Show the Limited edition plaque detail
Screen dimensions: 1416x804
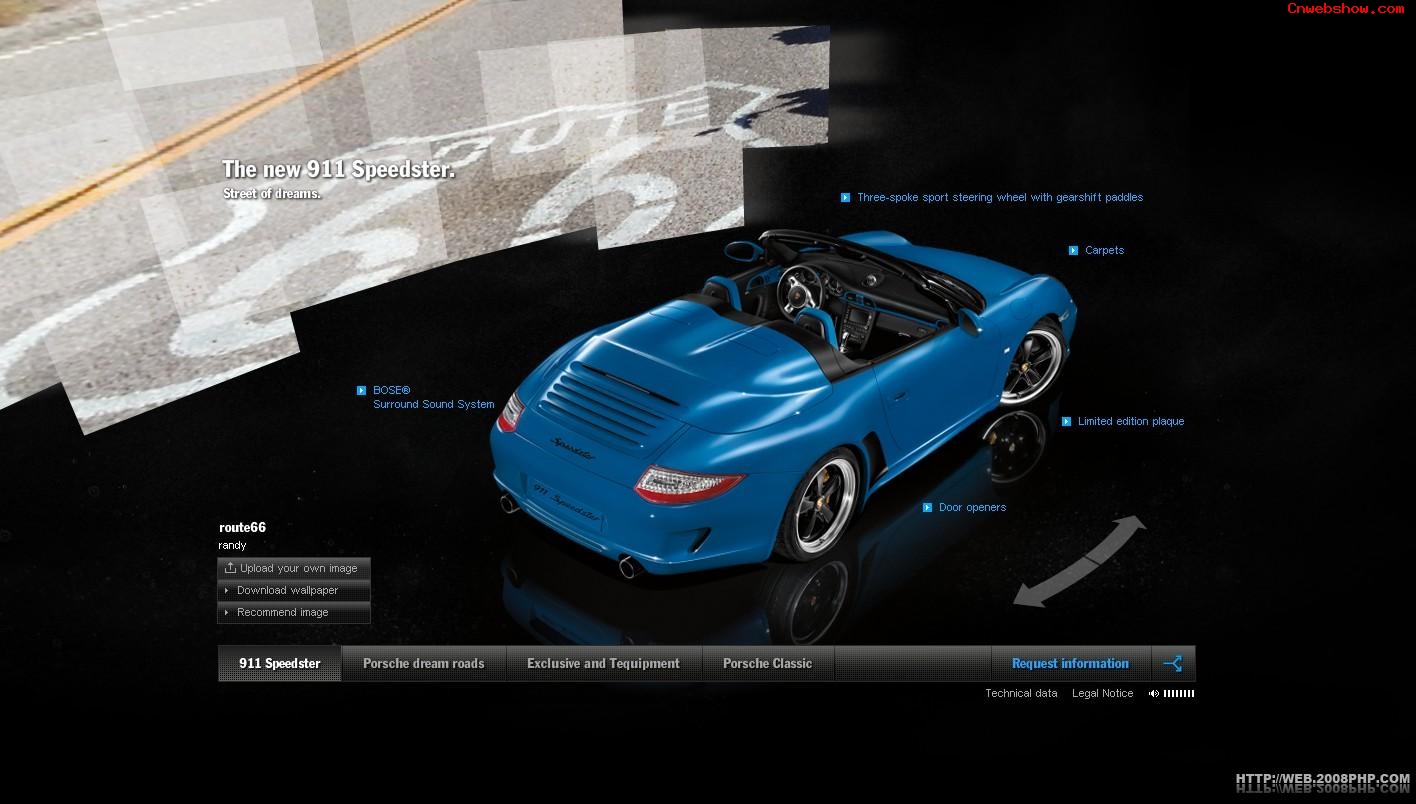[1130, 422]
